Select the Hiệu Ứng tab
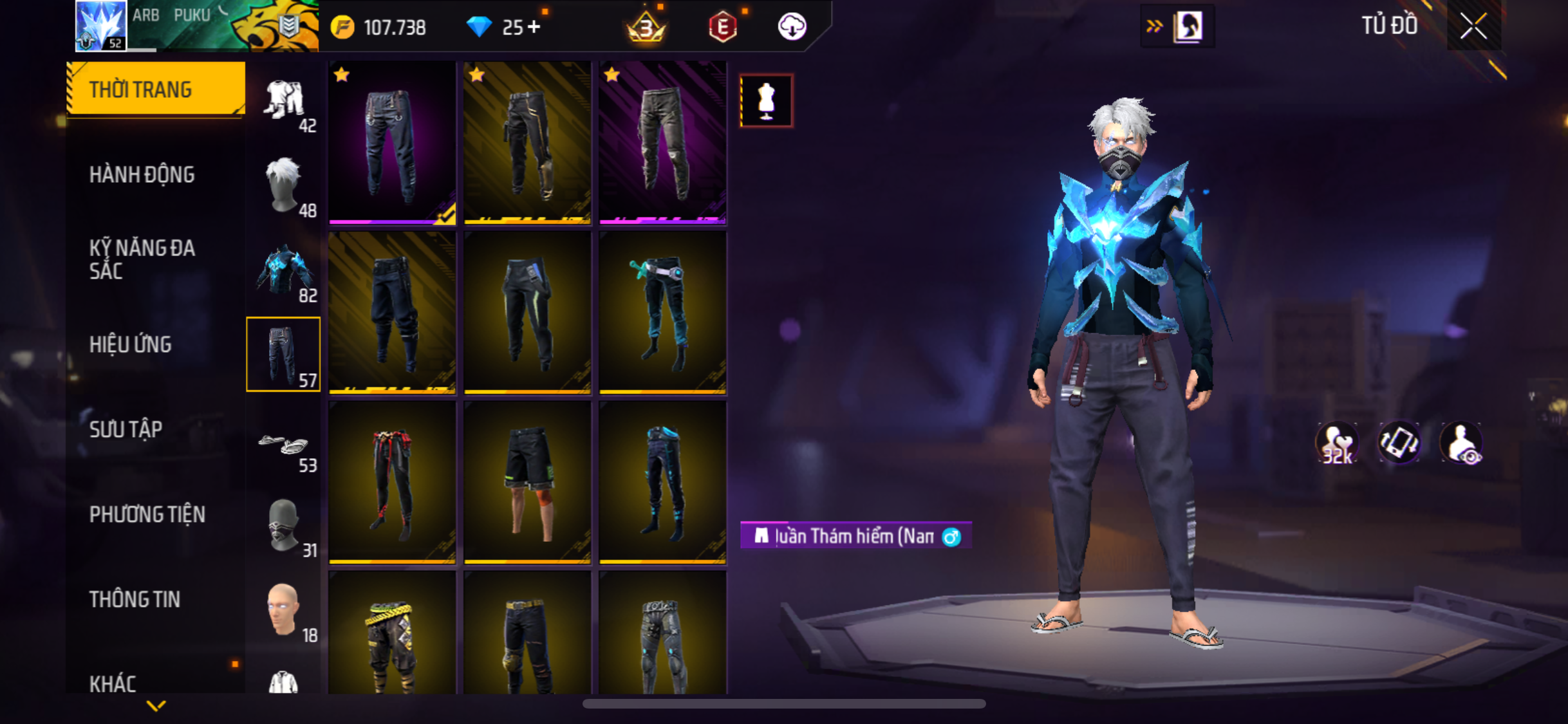The width and height of the screenshot is (1568, 724). coord(131,344)
